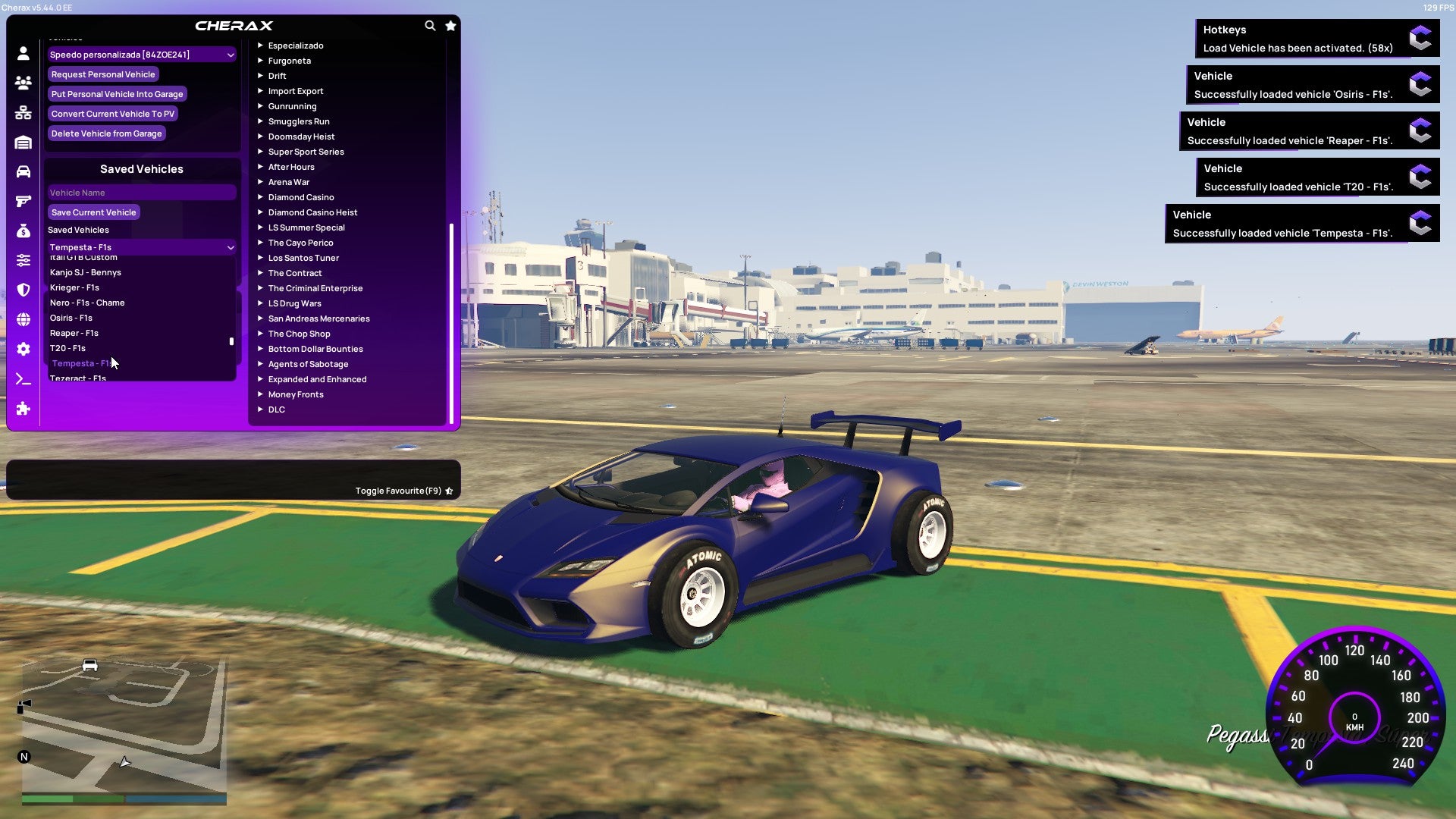The width and height of the screenshot is (1456, 819).
Task: Click the favorites star in the header
Action: (450, 25)
